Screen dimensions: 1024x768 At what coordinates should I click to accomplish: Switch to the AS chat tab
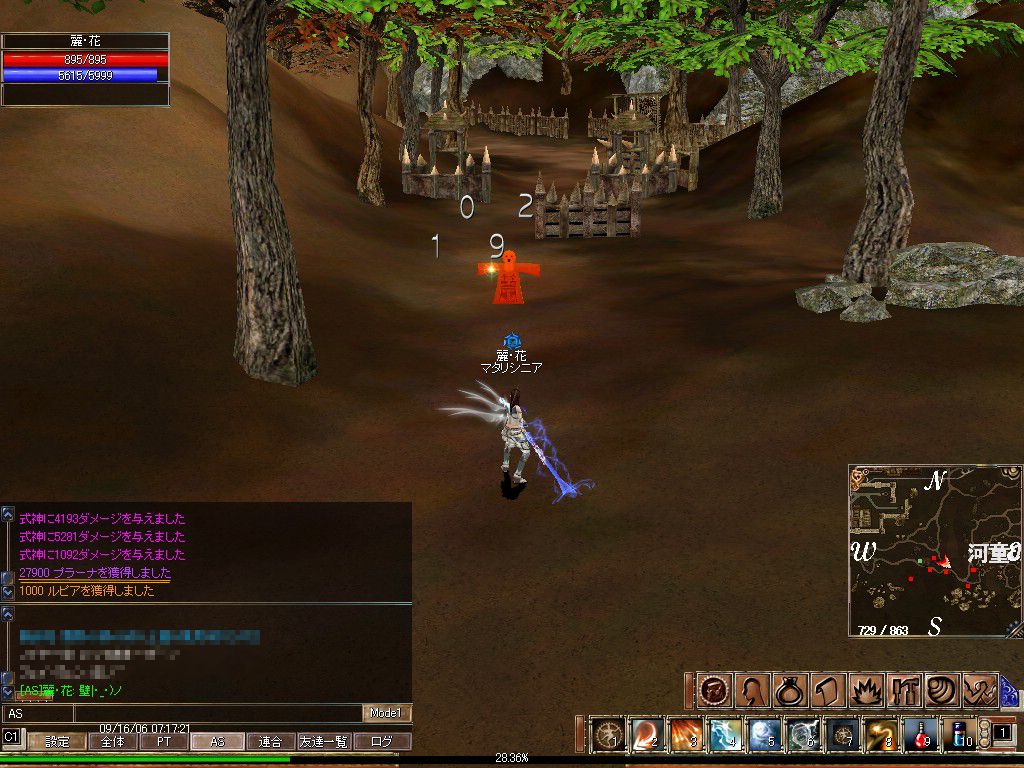pyautogui.click(x=217, y=742)
